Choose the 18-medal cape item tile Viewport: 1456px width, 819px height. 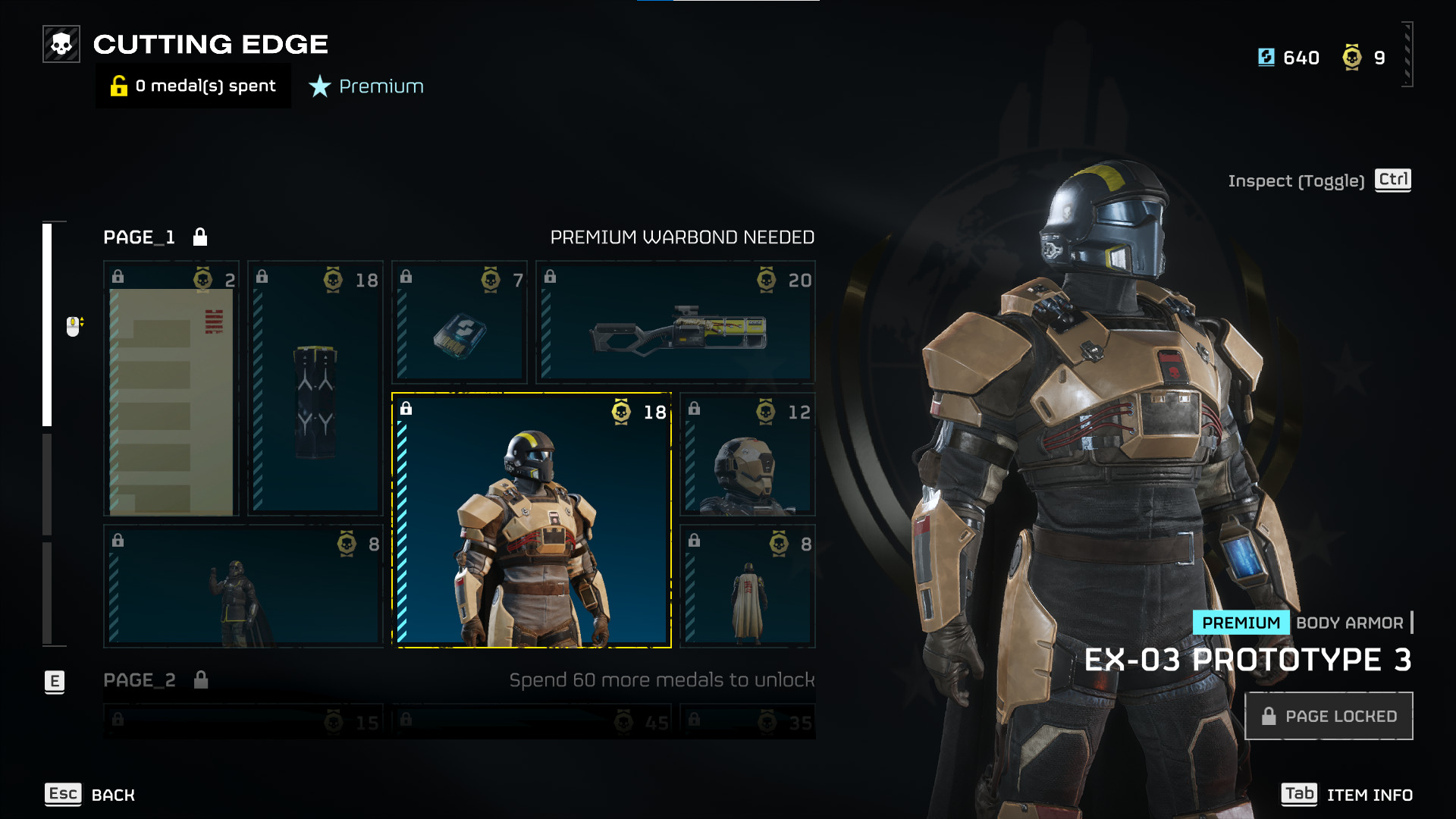[x=315, y=389]
